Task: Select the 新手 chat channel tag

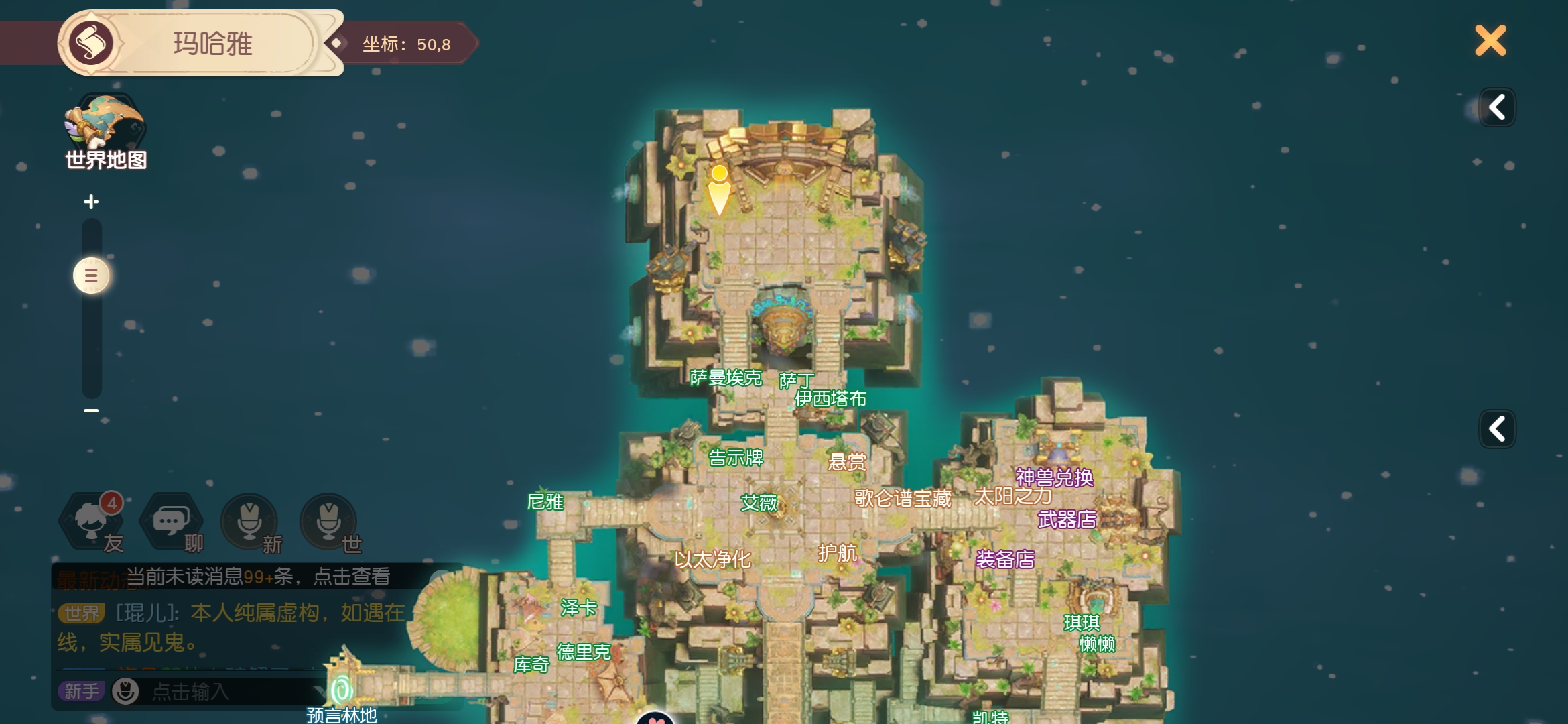Action: (82, 691)
